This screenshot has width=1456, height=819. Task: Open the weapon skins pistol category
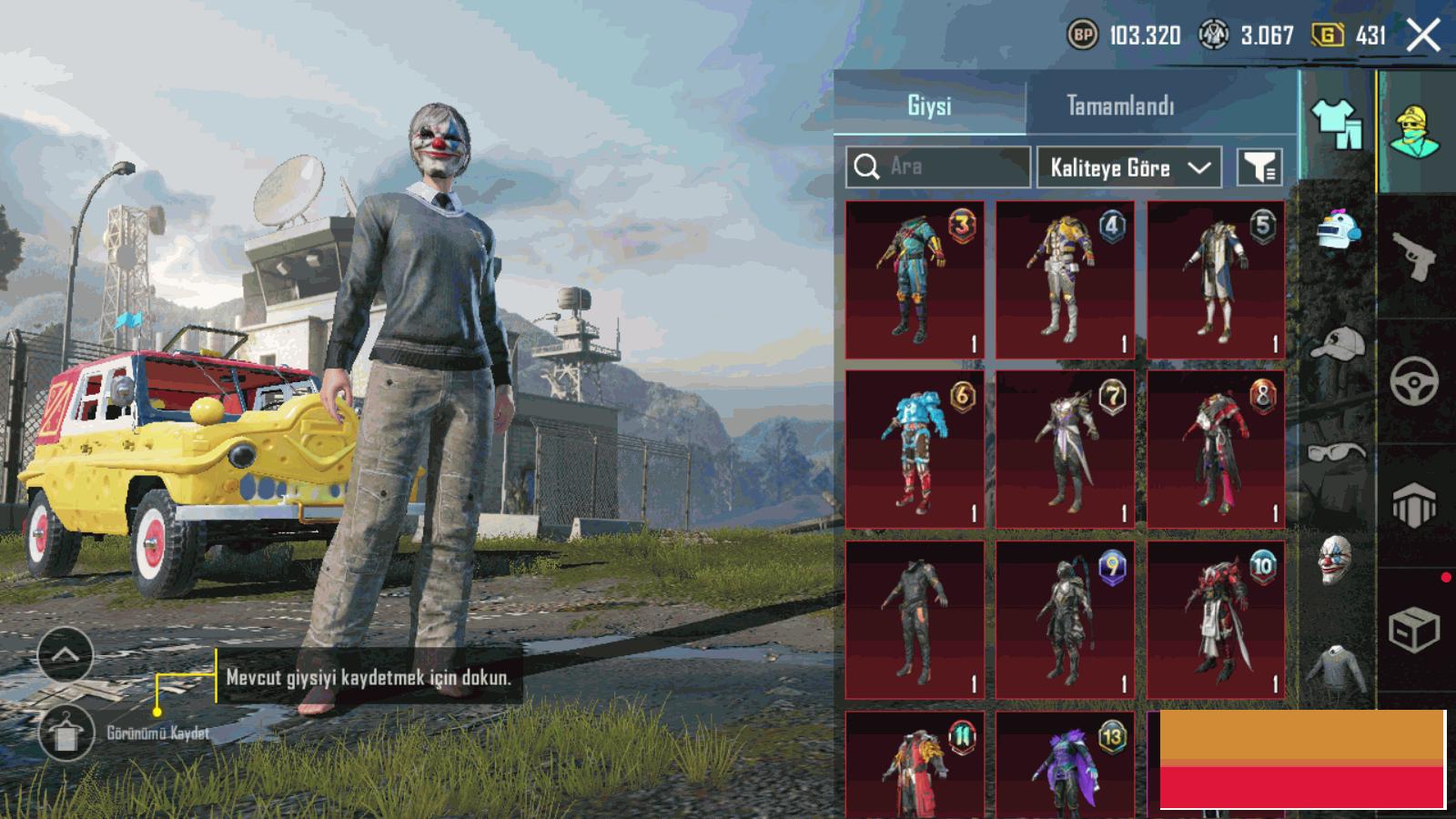1415,256
